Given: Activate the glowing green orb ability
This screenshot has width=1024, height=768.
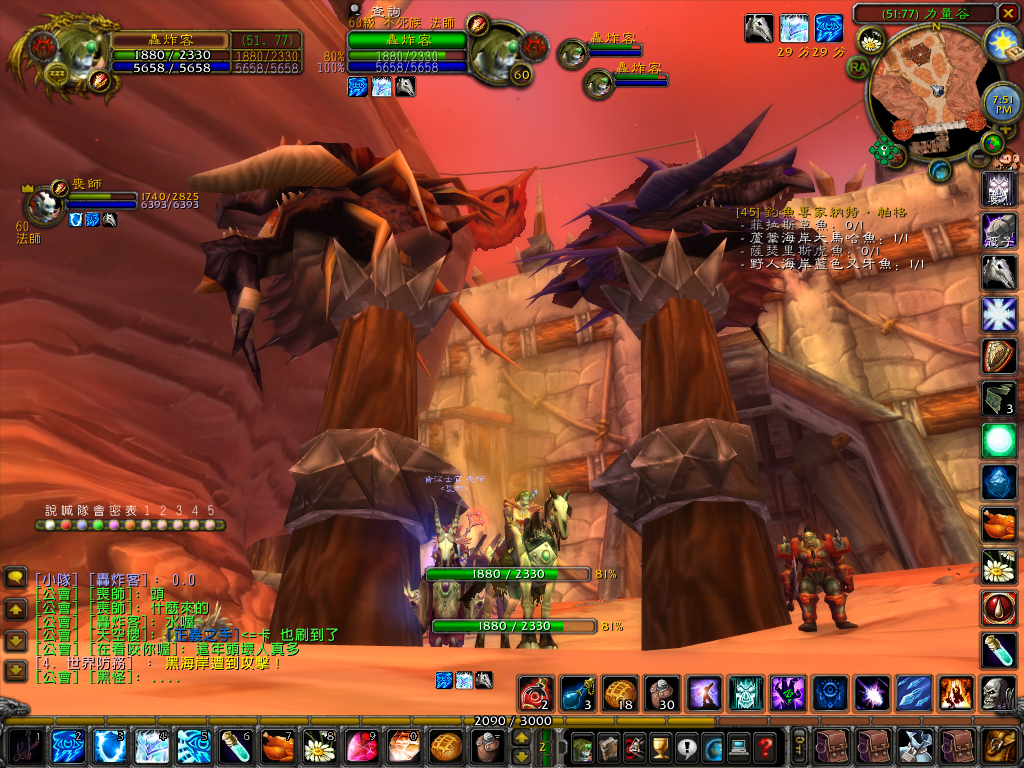Looking at the screenshot, I should (999, 440).
